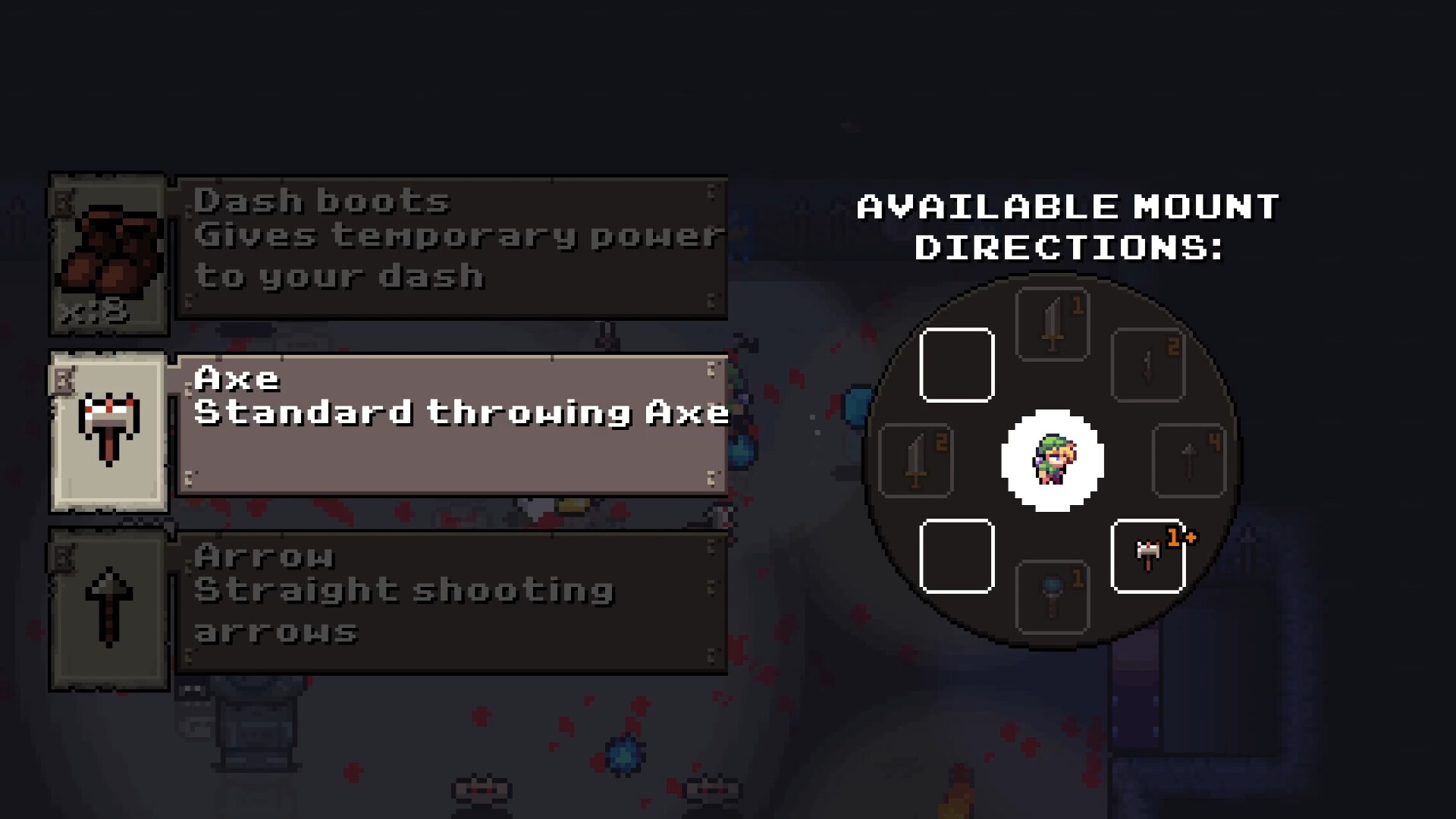Click the orange 1+ badge on the axe slot
1456x819 pixels.
click(1181, 535)
